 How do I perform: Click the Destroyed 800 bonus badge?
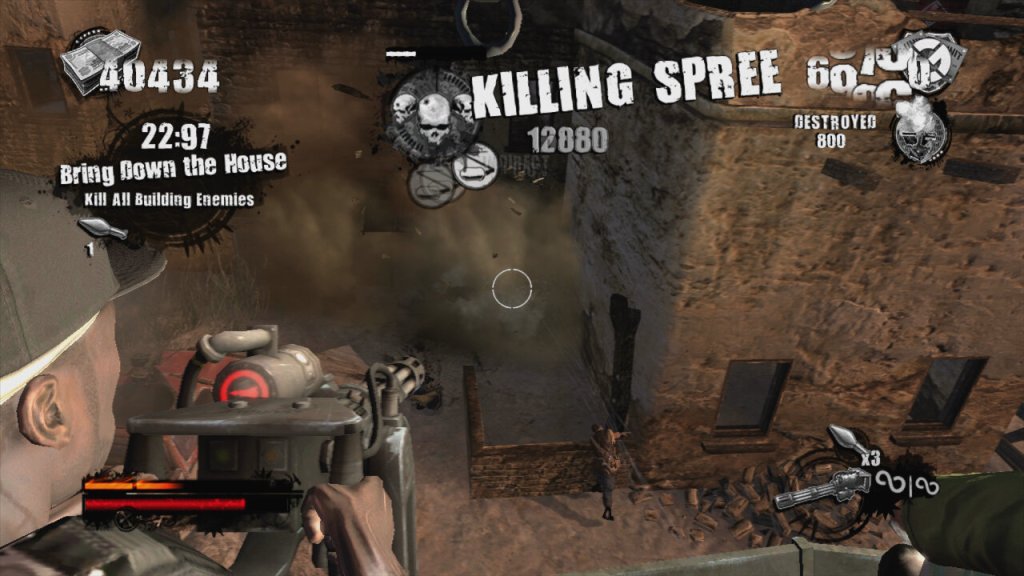tap(921, 133)
